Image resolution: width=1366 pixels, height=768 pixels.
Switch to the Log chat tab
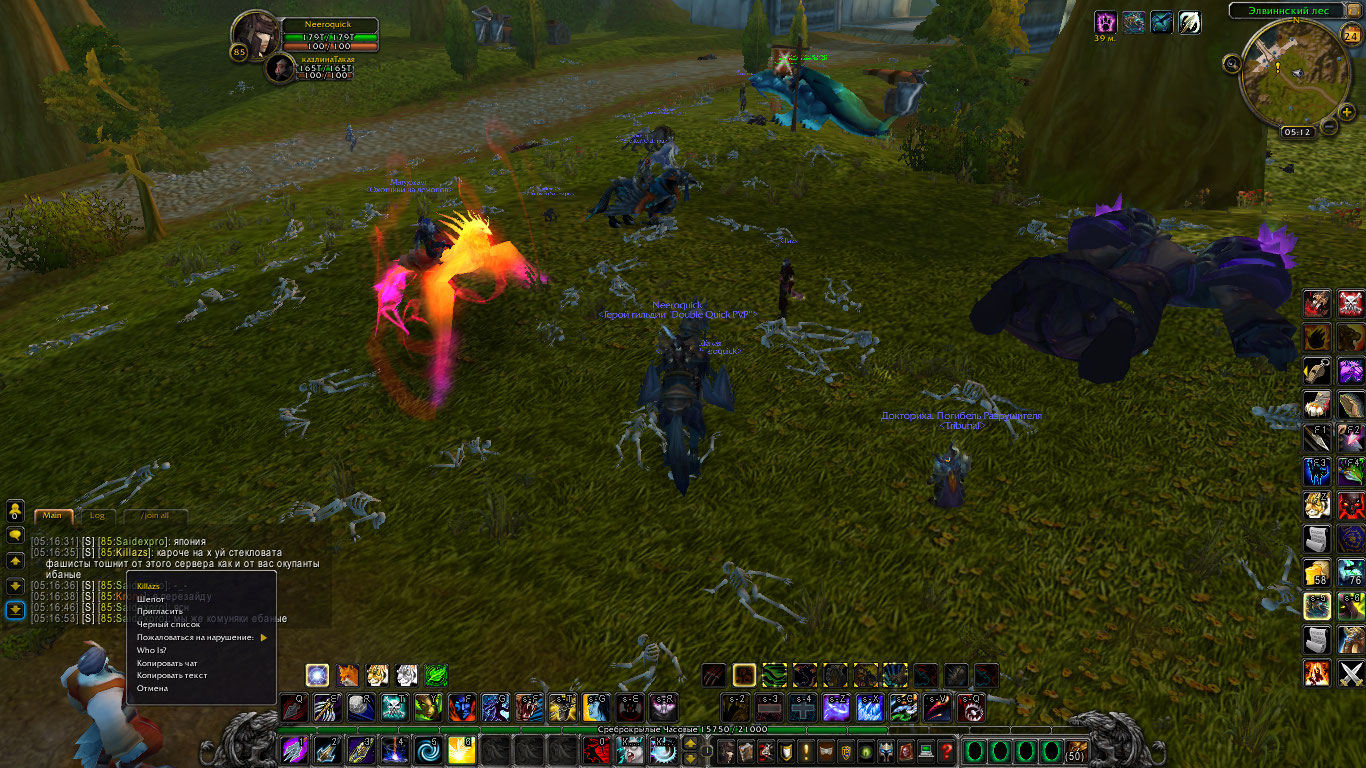click(x=97, y=516)
